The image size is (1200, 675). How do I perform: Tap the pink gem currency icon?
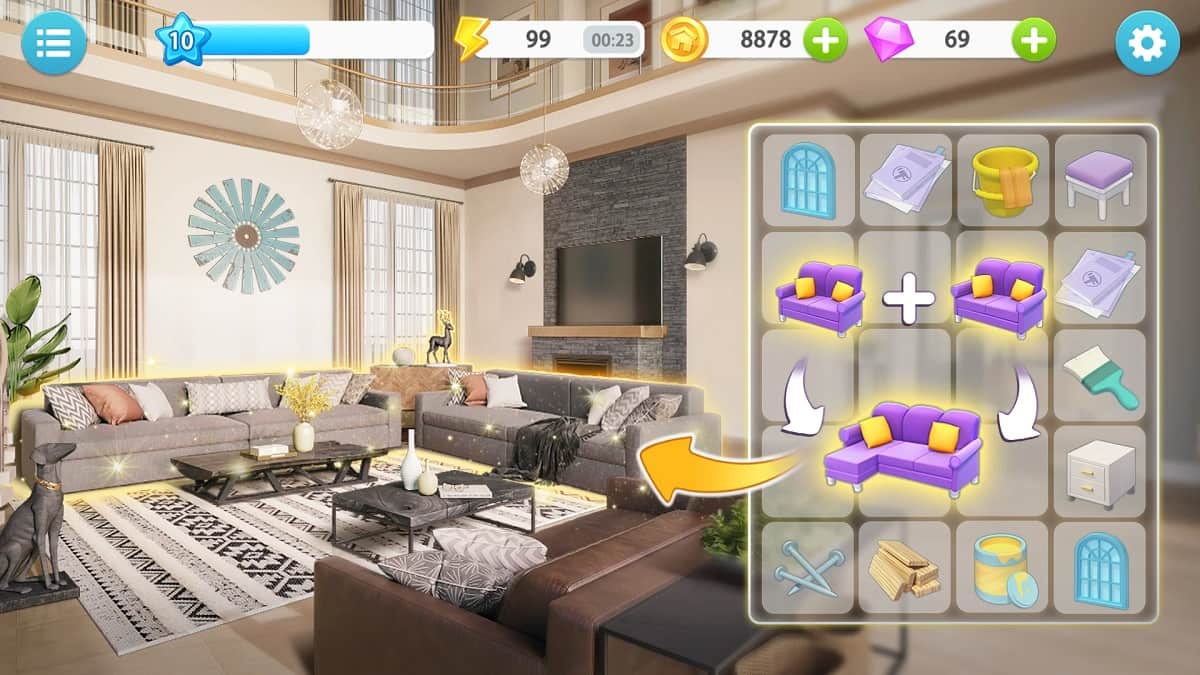888,40
